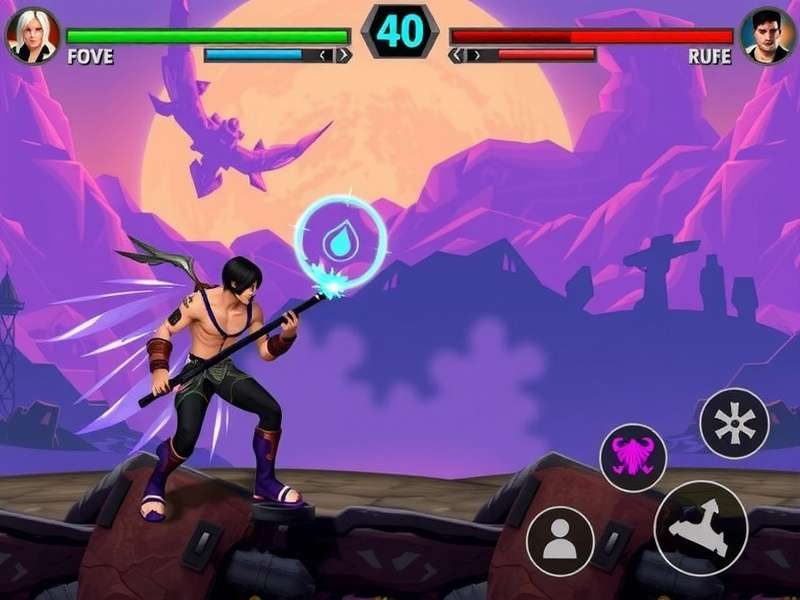Use the white snowflake skill button
The image size is (800, 600).
pyautogui.click(x=734, y=423)
